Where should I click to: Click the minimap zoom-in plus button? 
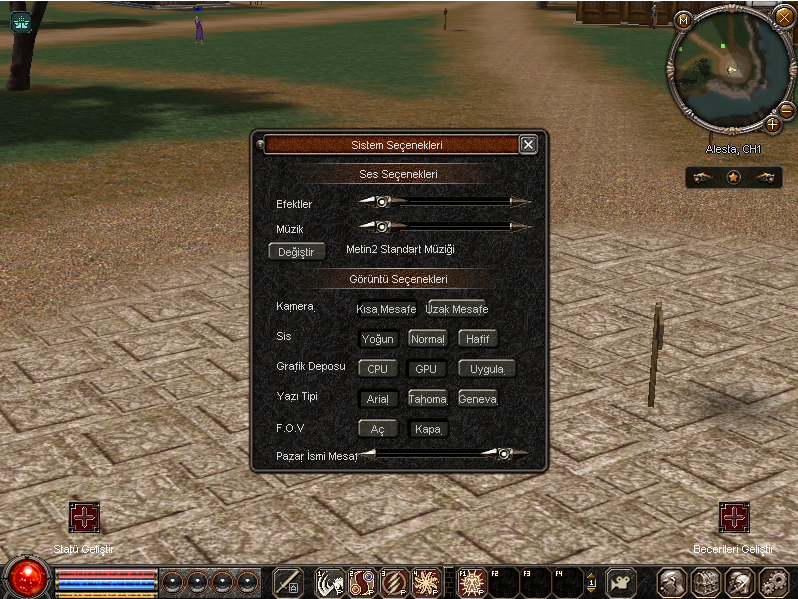coord(772,124)
